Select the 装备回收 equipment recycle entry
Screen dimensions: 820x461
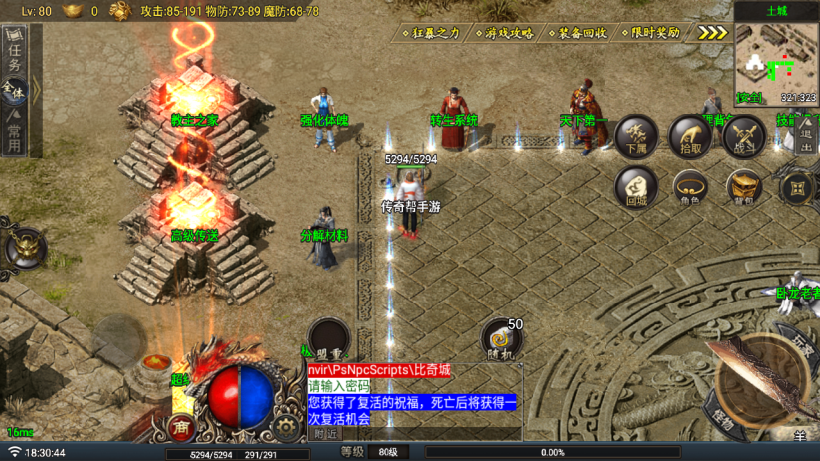(x=577, y=32)
